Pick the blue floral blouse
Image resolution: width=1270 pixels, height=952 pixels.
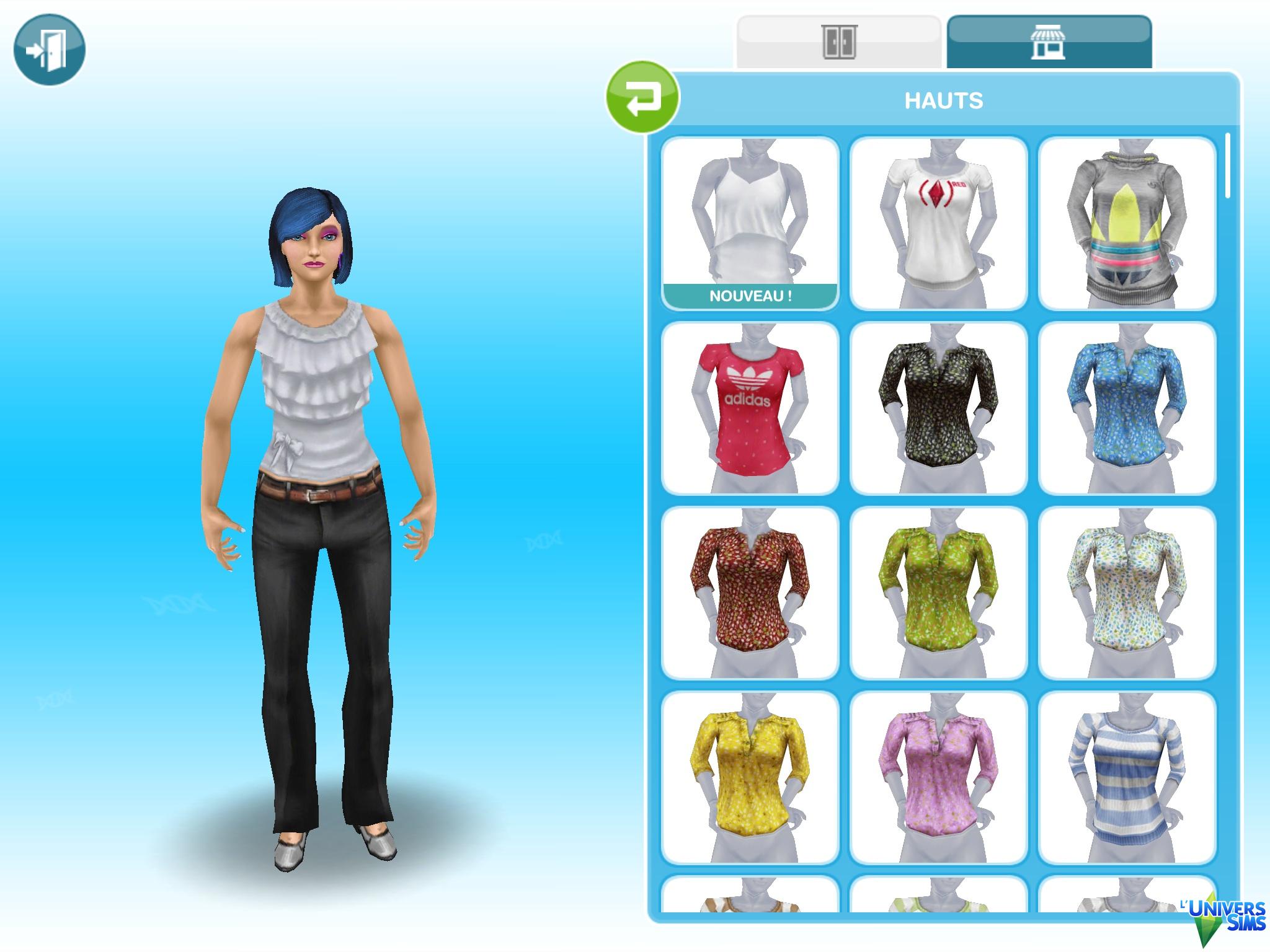[1127, 408]
